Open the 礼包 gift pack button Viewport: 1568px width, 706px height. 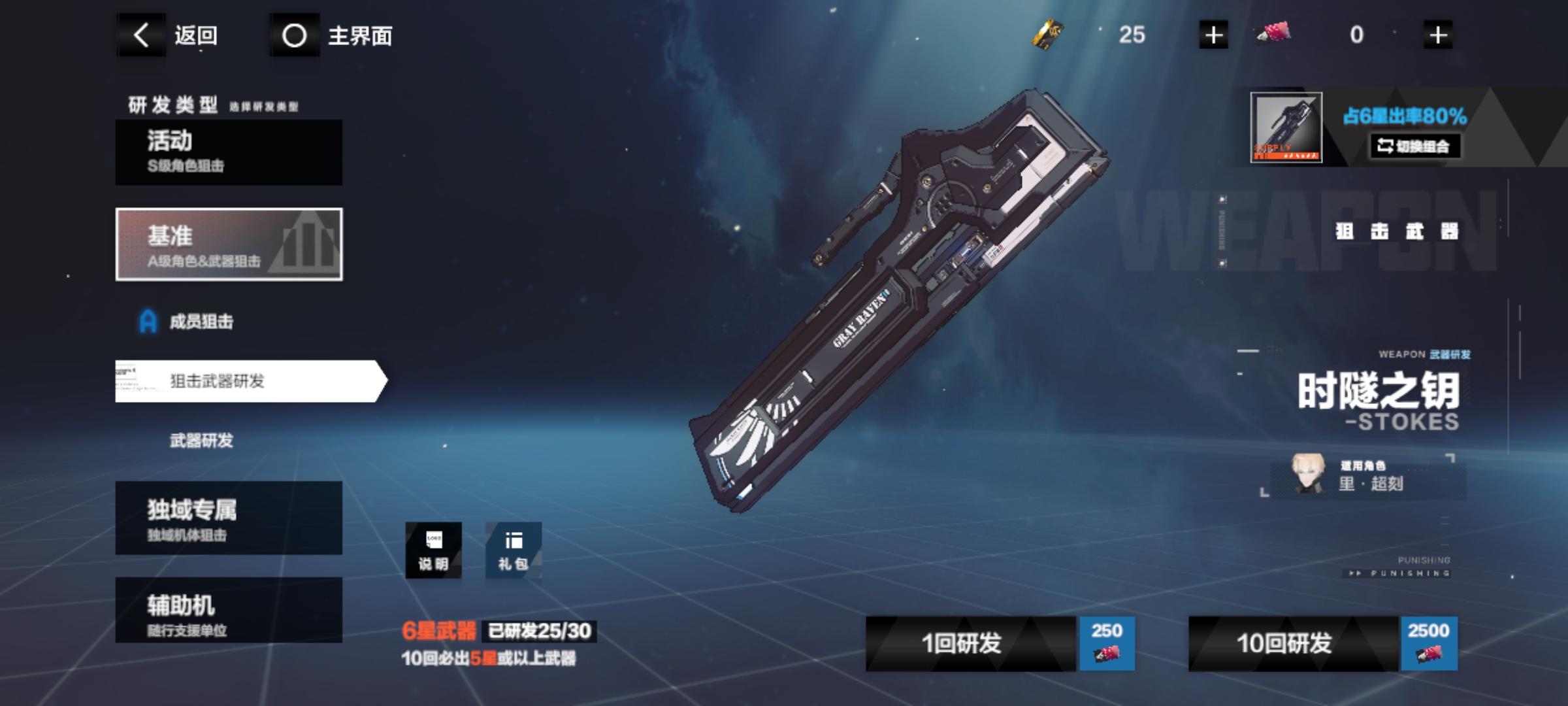(x=514, y=550)
